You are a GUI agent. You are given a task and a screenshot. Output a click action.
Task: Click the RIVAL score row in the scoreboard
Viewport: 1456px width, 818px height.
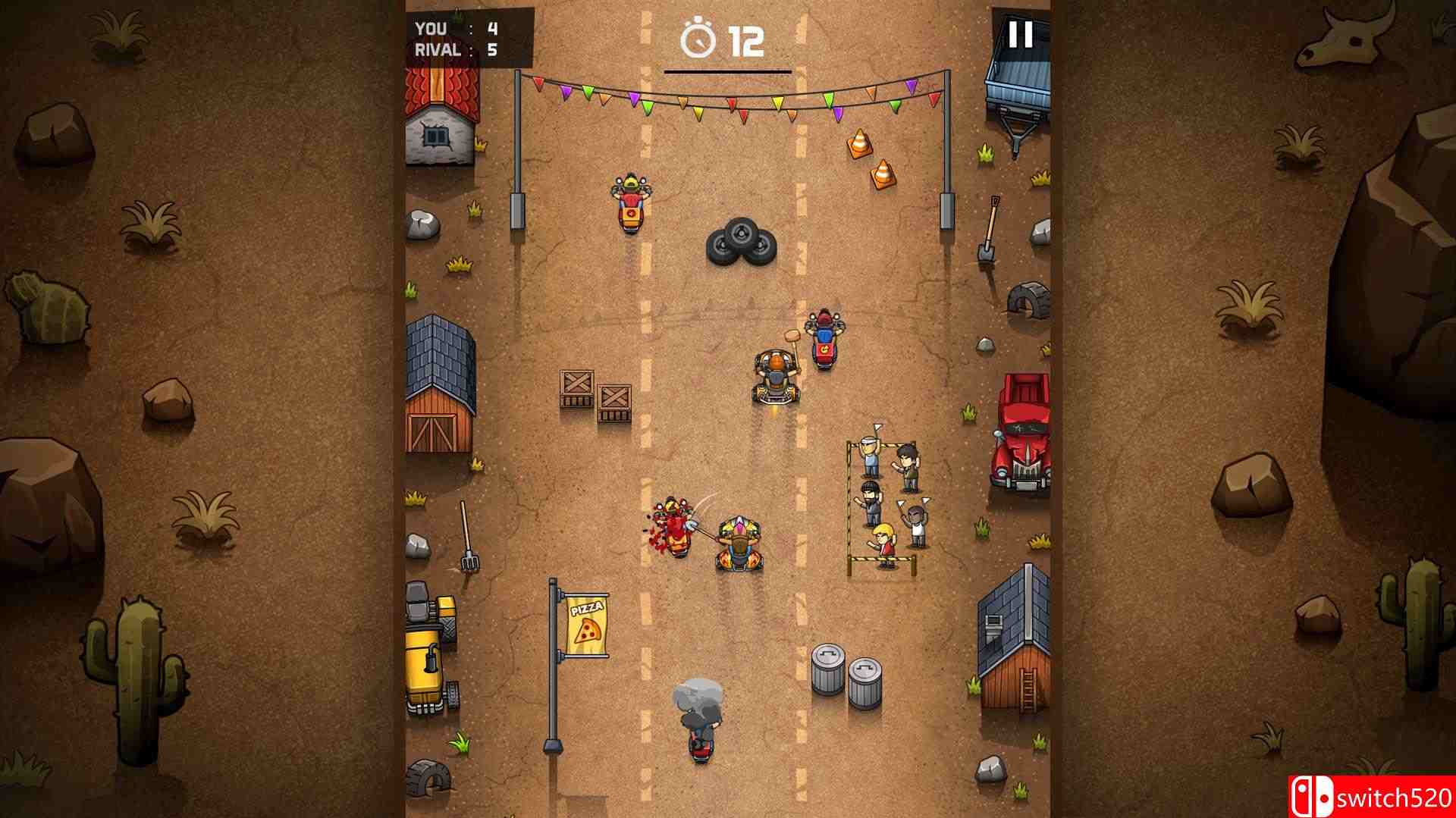pyautogui.click(x=451, y=49)
